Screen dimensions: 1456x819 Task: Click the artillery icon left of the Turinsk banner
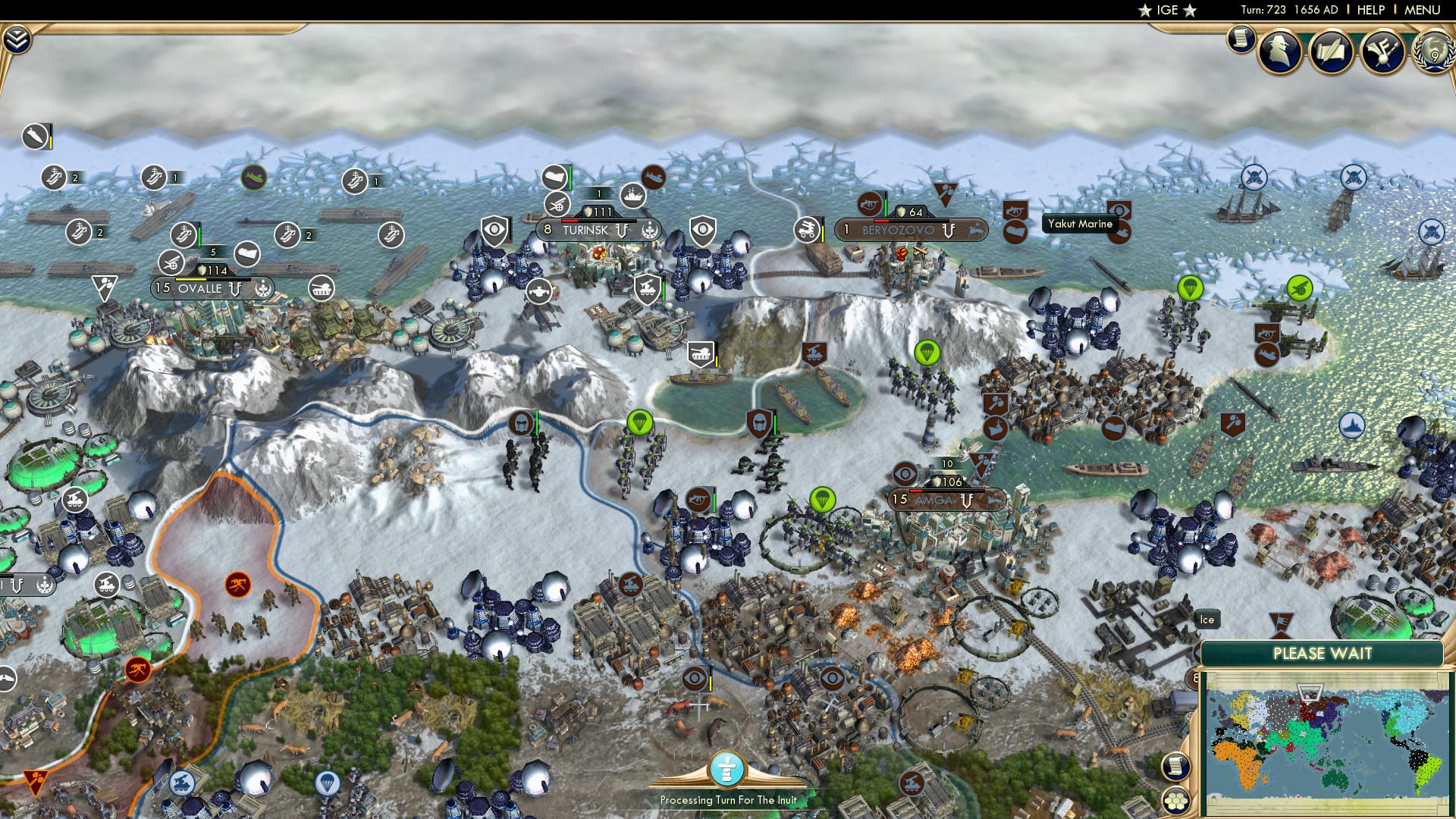[x=557, y=205]
